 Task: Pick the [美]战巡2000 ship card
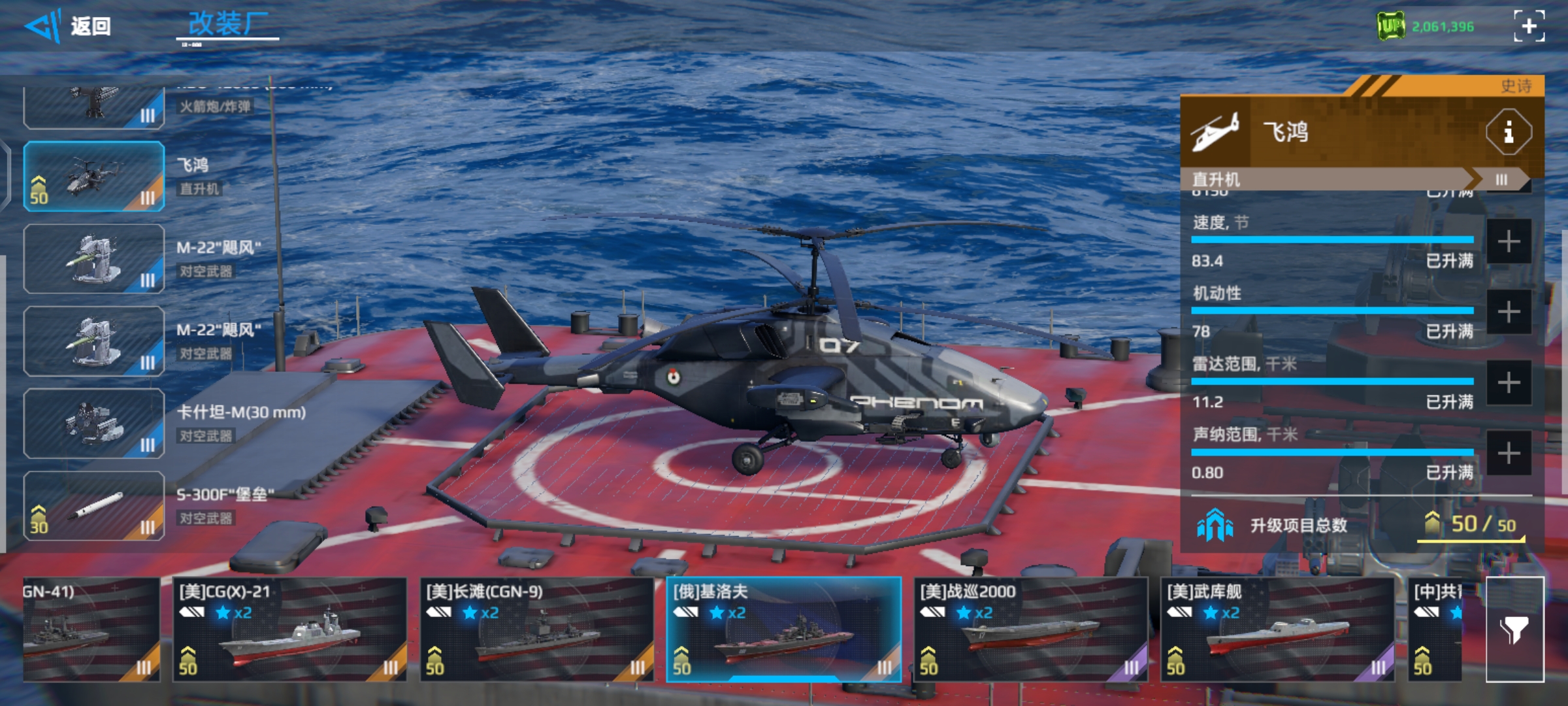pyautogui.click(x=1030, y=630)
